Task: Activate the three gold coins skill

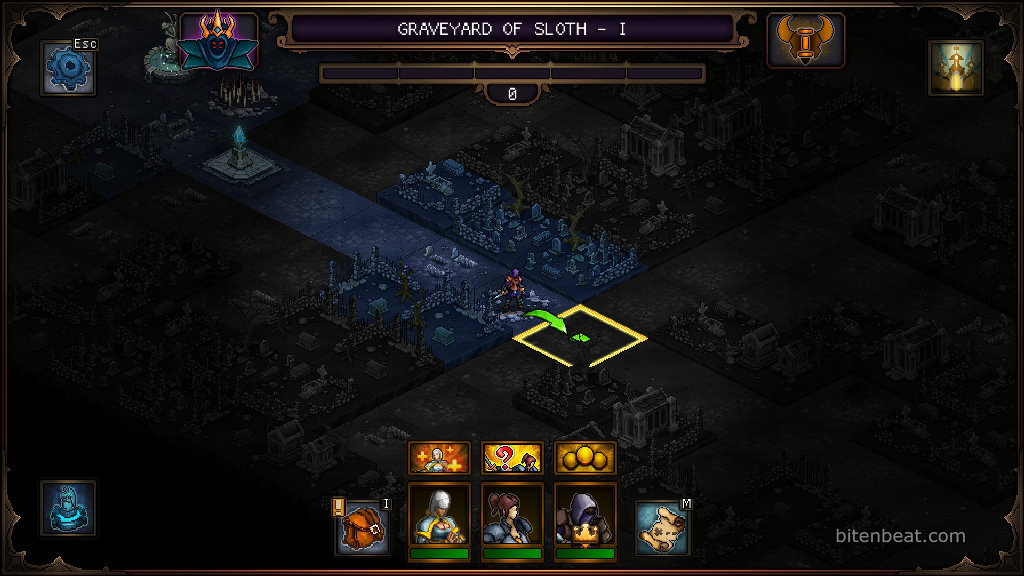Action: click(586, 458)
